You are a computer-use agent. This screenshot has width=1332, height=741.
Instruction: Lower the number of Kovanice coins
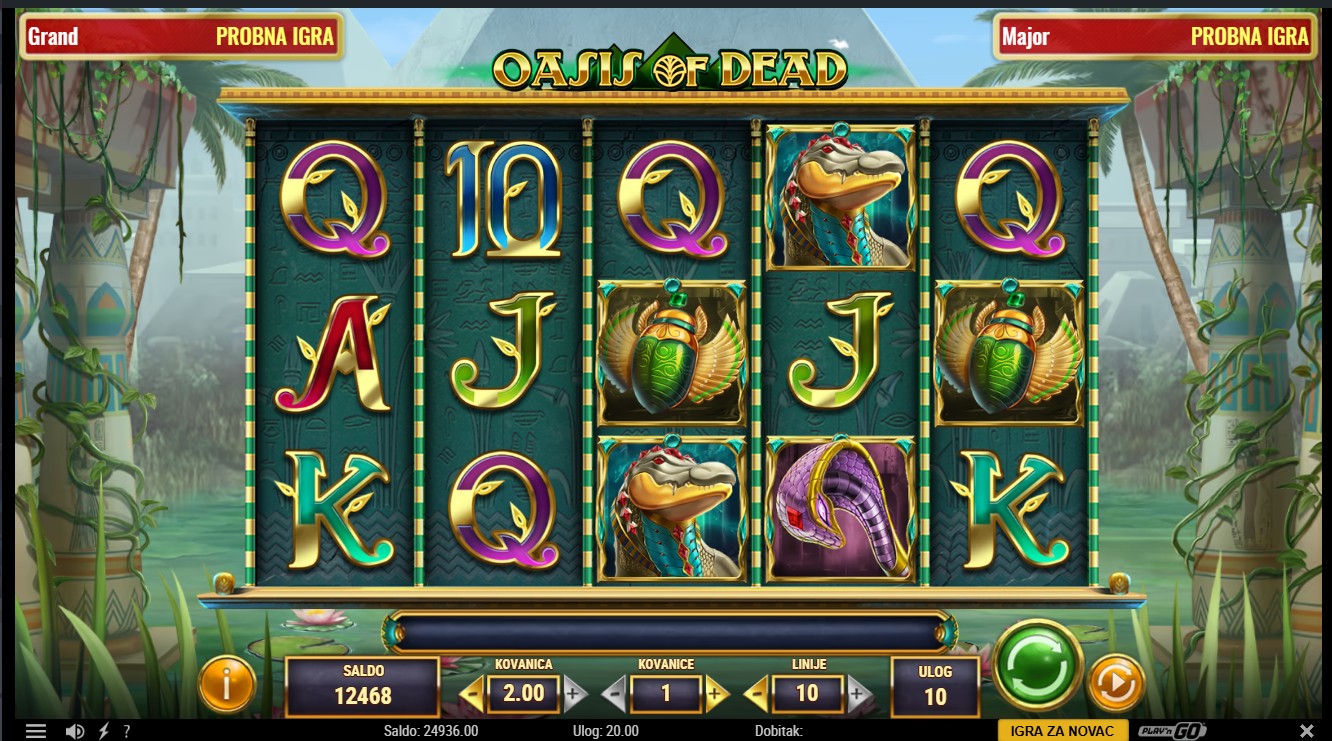(614, 693)
